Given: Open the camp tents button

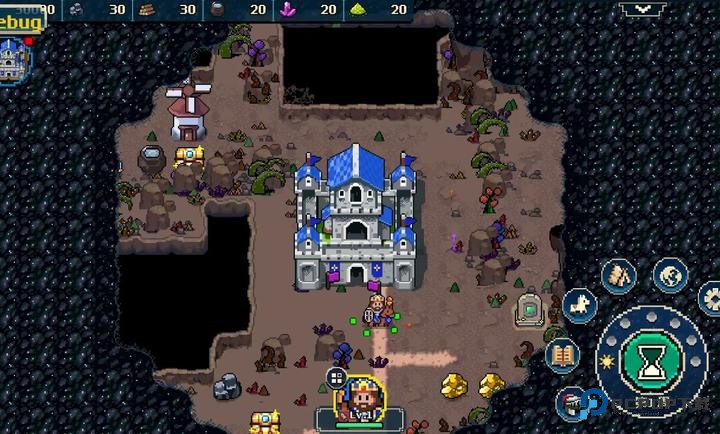Looking at the screenshot, I should pyautogui.click(x=620, y=273).
